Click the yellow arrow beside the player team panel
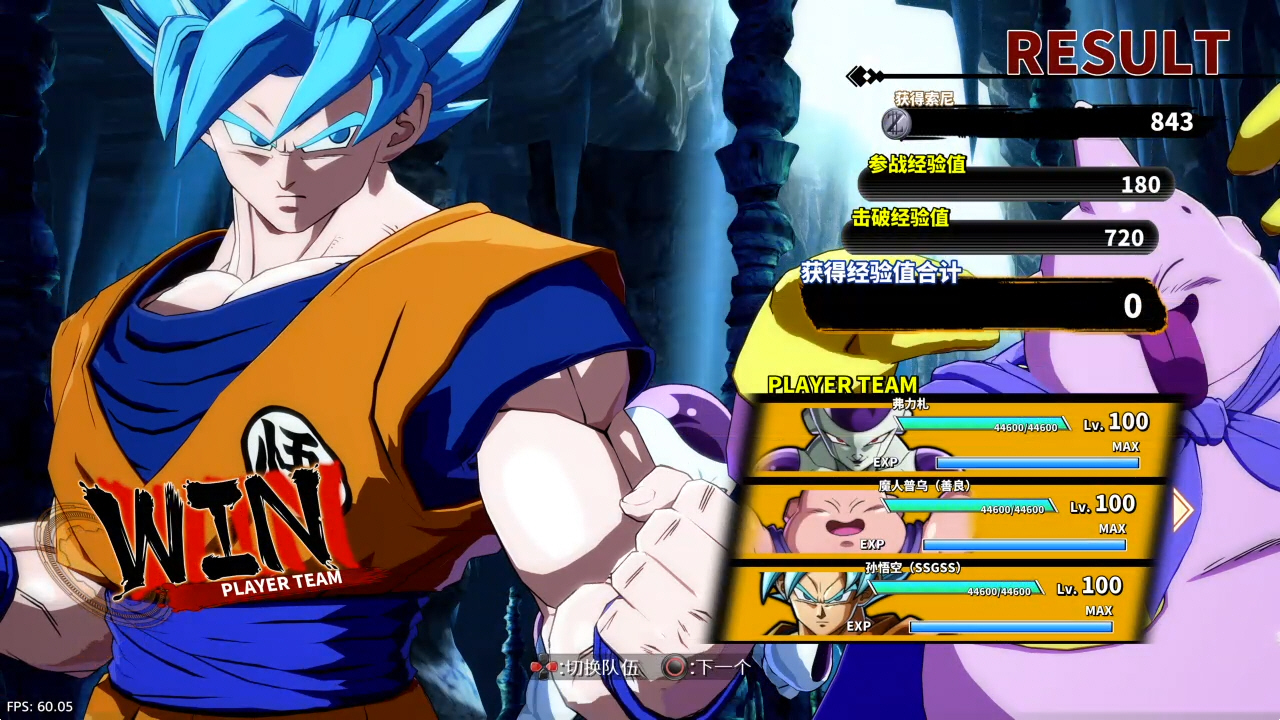Viewport: 1280px width, 720px height. [x=1183, y=510]
